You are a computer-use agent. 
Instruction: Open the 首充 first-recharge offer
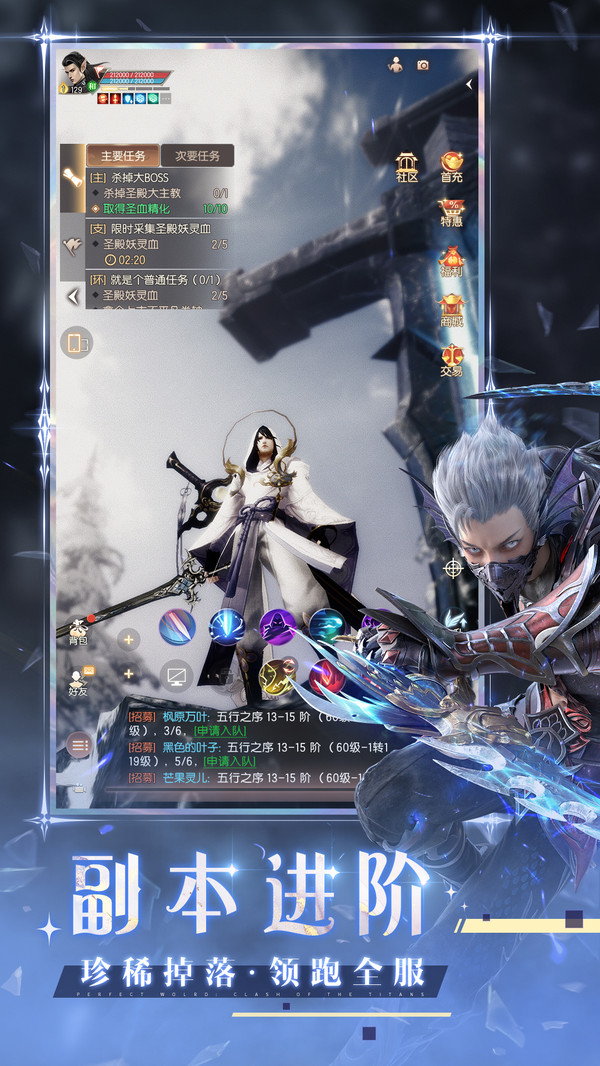pos(452,165)
